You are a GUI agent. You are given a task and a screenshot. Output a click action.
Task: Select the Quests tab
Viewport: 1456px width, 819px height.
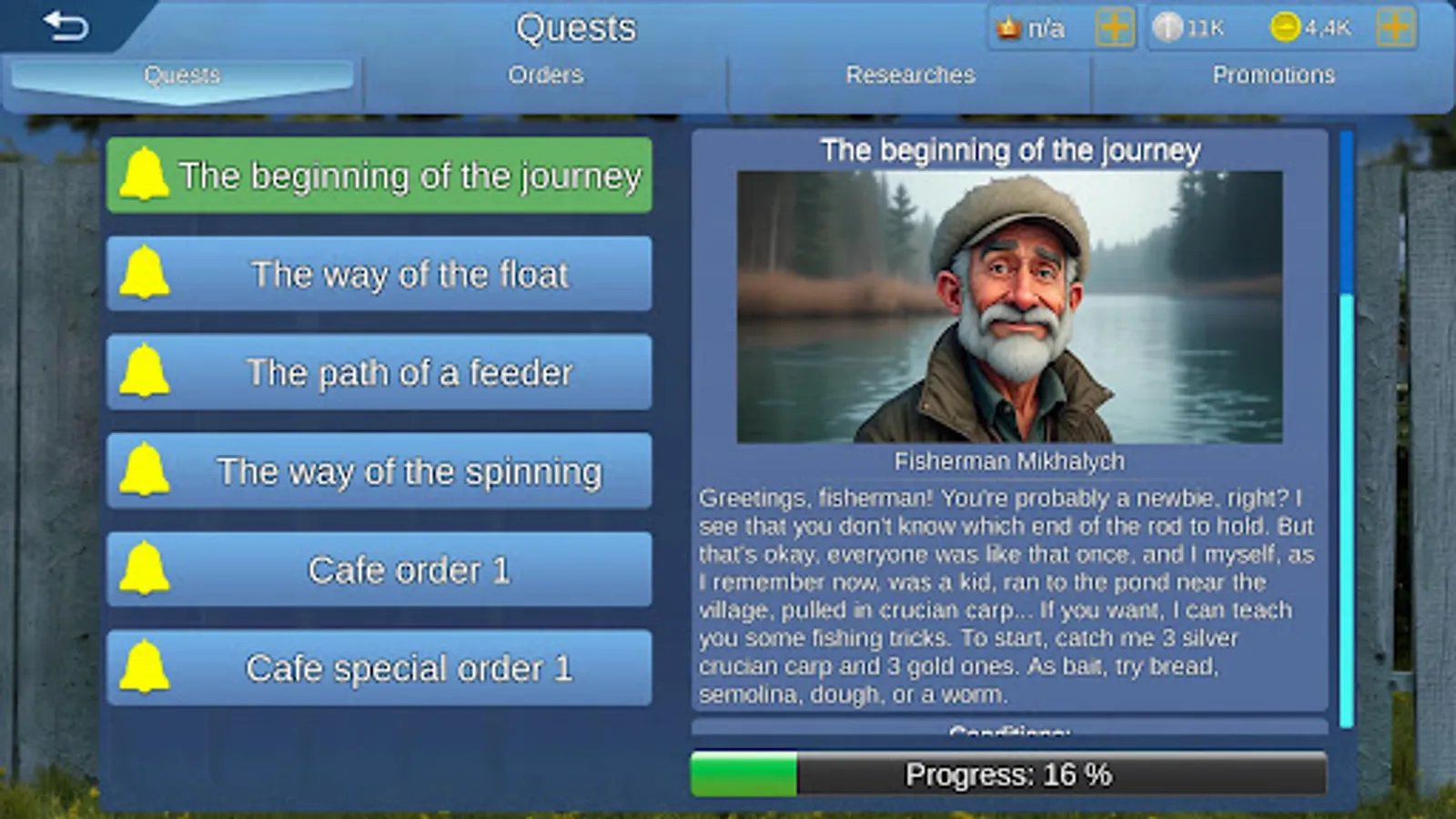[182, 75]
